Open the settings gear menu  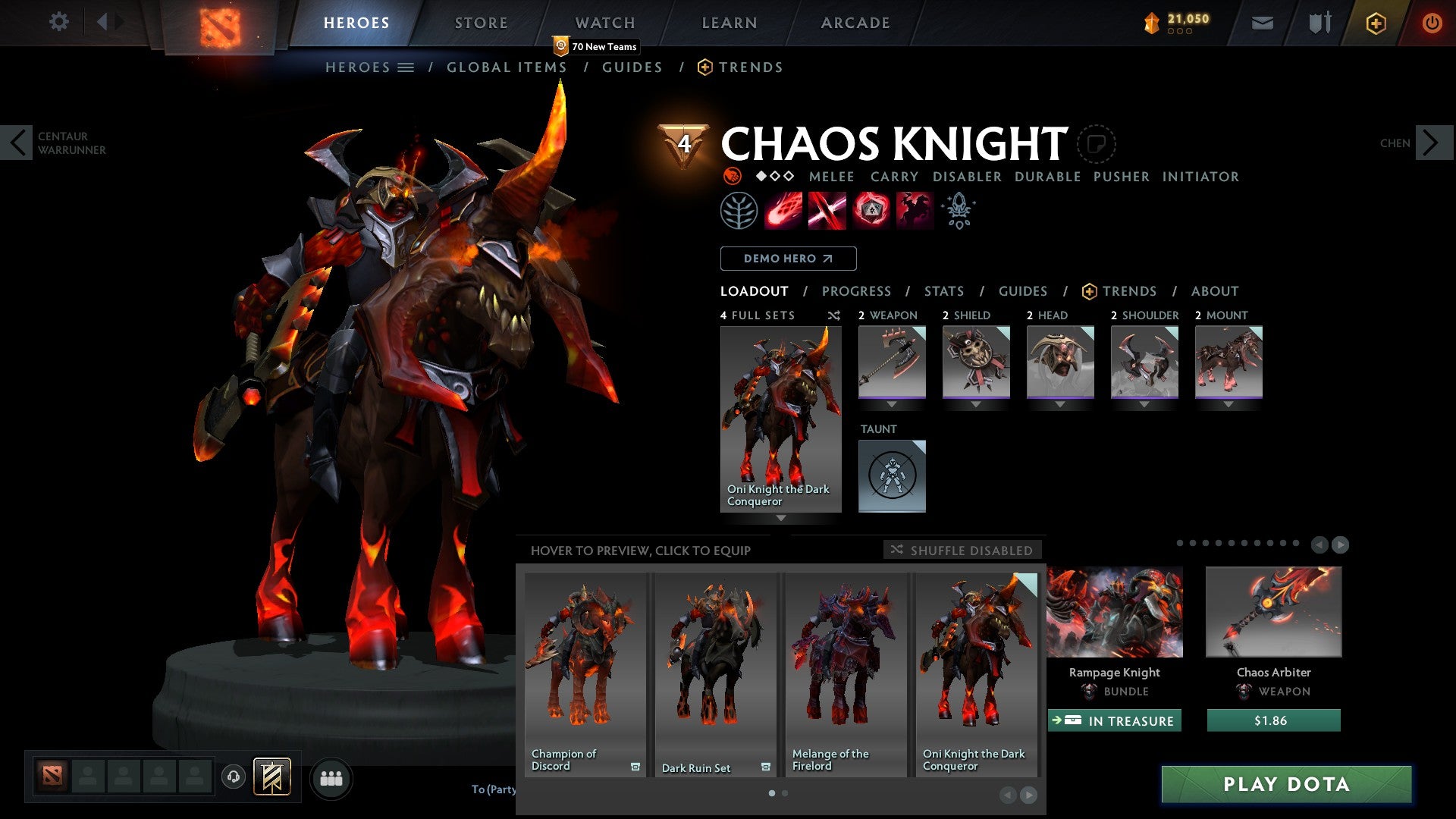58,22
